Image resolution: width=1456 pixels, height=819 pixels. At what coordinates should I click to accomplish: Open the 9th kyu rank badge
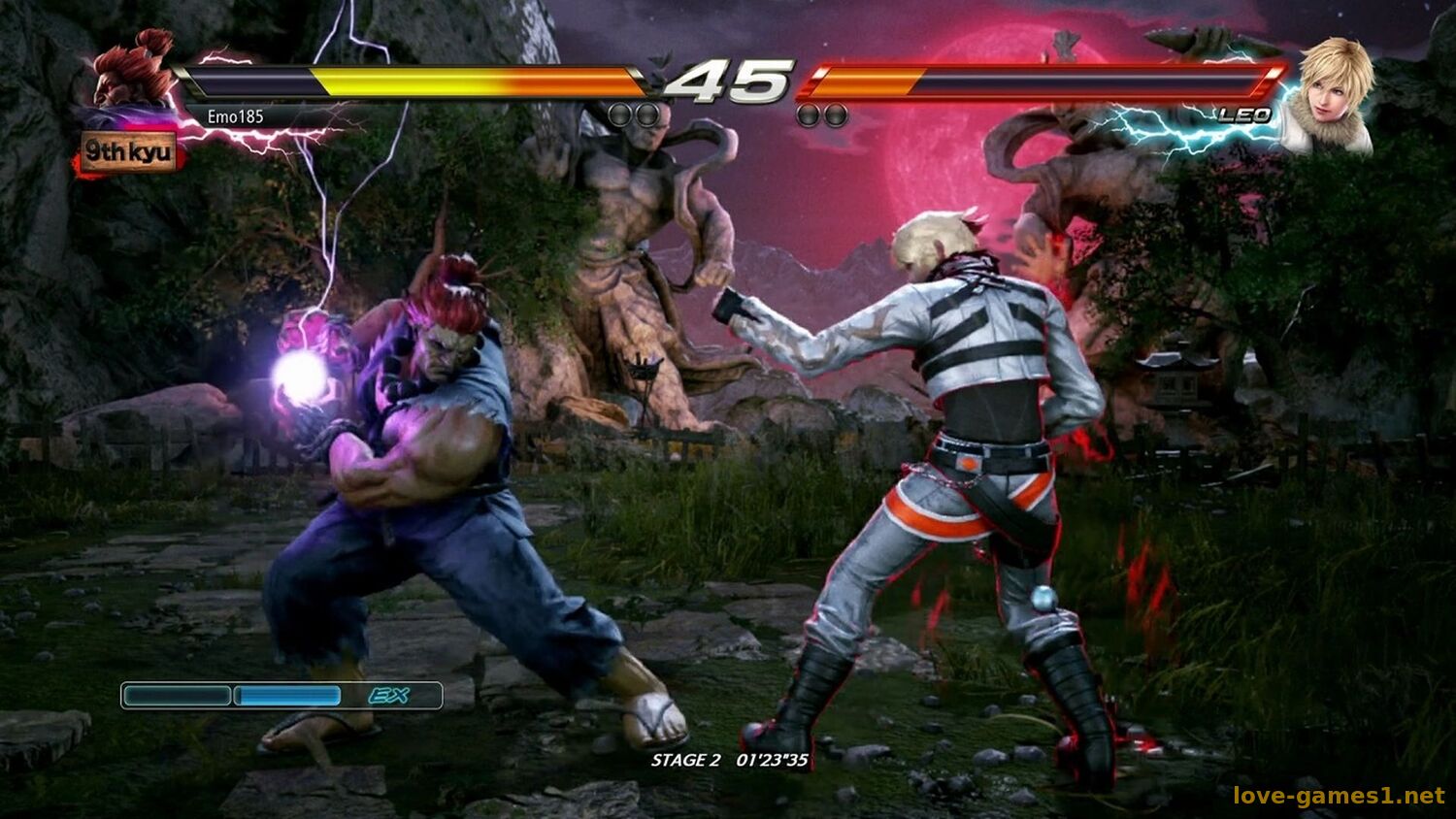tap(129, 153)
